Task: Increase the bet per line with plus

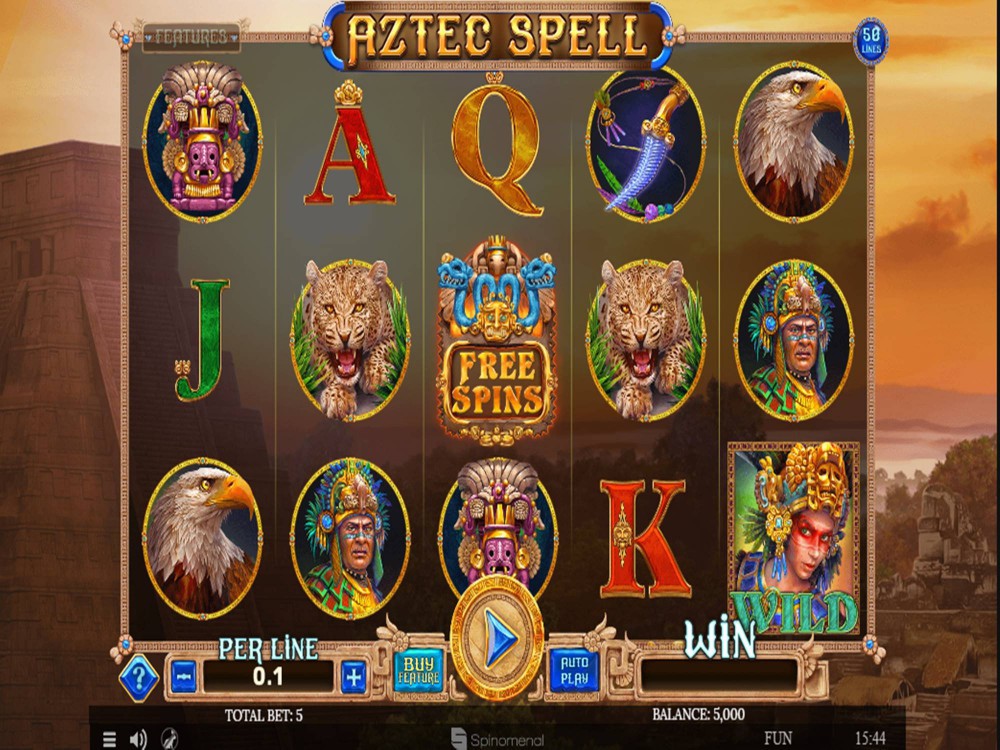Action: pyautogui.click(x=354, y=677)
